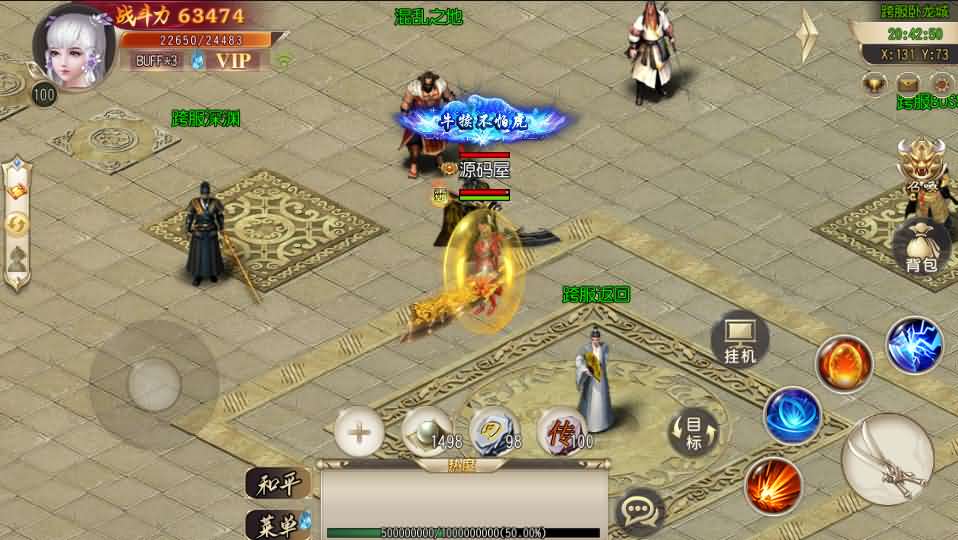Viewport: 958px width, 540px height.
Task: Cast the blue lightning skill
Action: (914, 345)
